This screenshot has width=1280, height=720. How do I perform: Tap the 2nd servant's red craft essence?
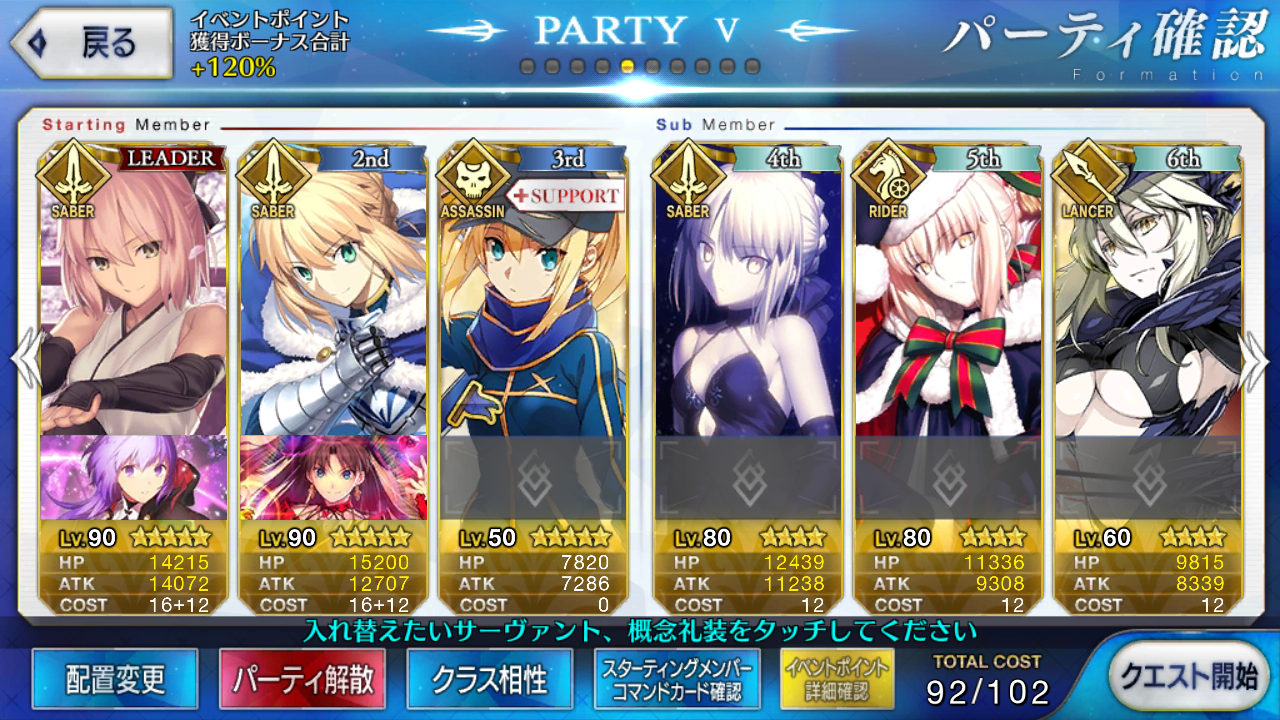(333, 477)
